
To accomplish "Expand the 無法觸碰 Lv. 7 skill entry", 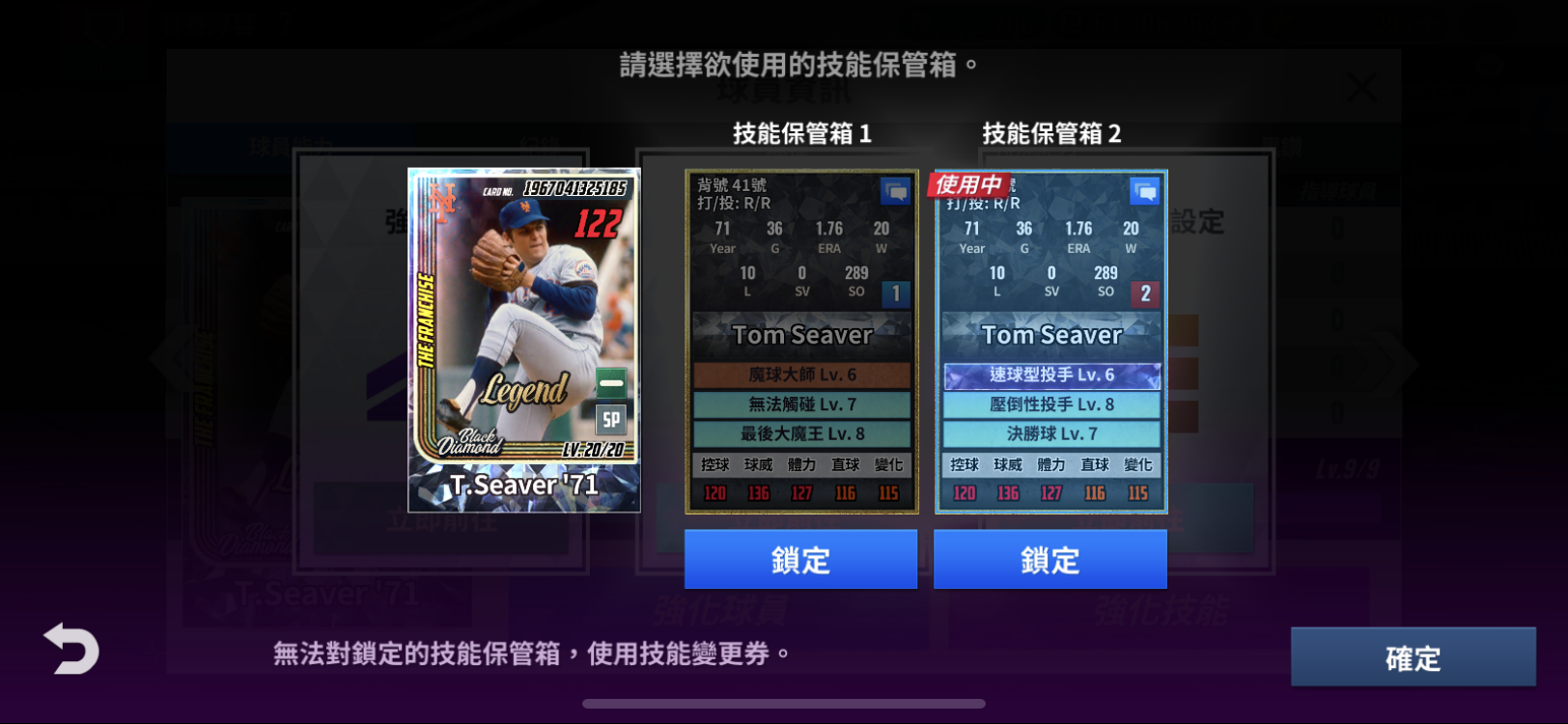I will [800, 404].
